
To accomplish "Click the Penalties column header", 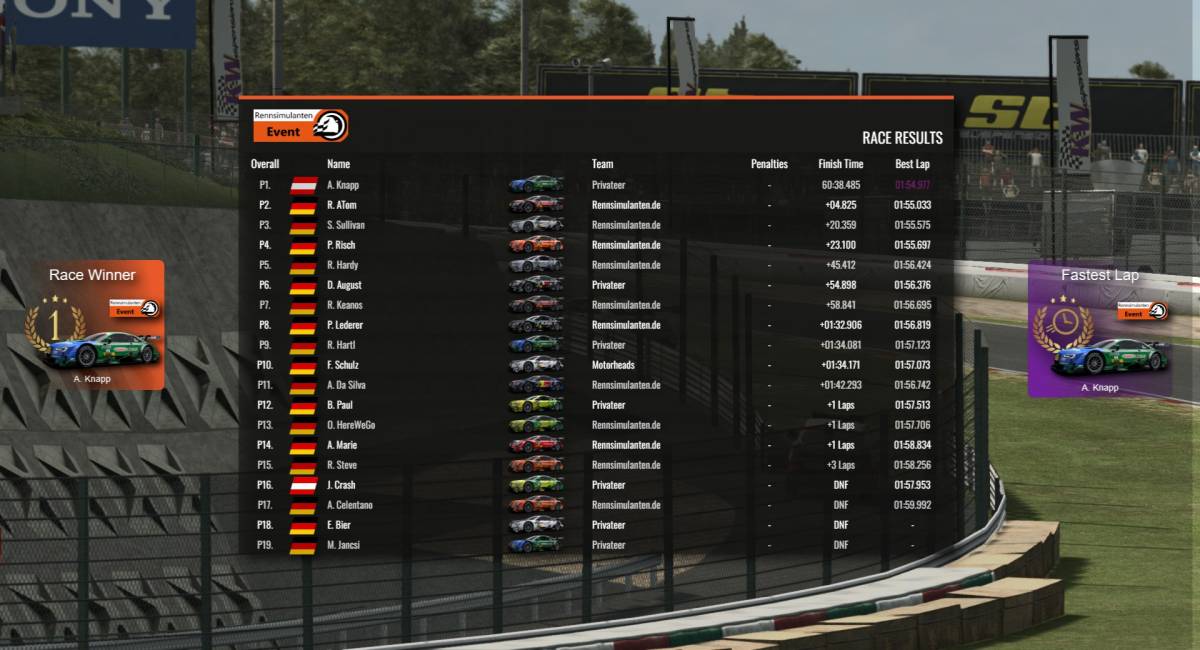I will [x=769, y=164].
